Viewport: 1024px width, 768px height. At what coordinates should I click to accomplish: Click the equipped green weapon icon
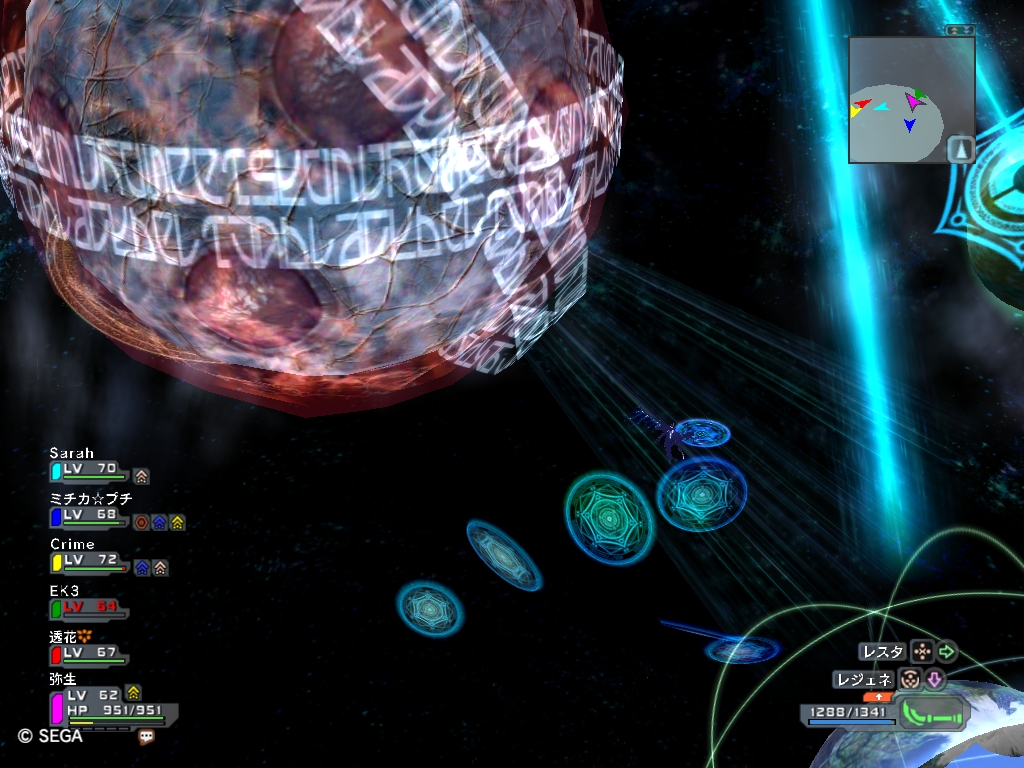(934, 714)
